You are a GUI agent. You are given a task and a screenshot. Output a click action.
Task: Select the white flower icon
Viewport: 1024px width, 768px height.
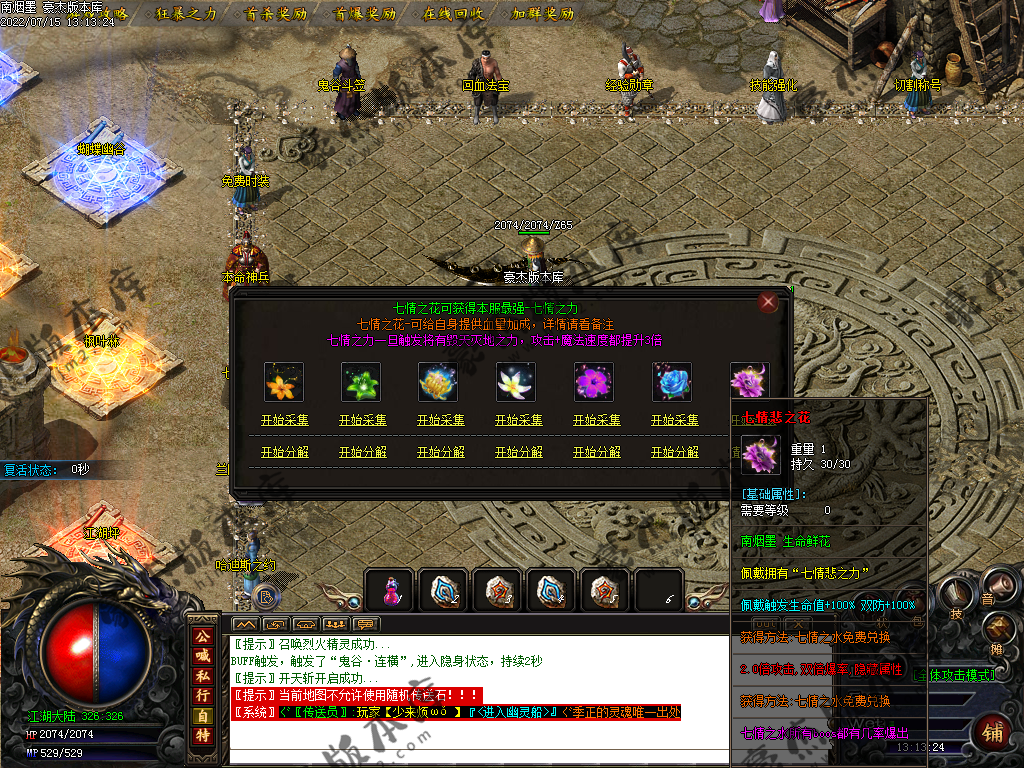[518, 382]
